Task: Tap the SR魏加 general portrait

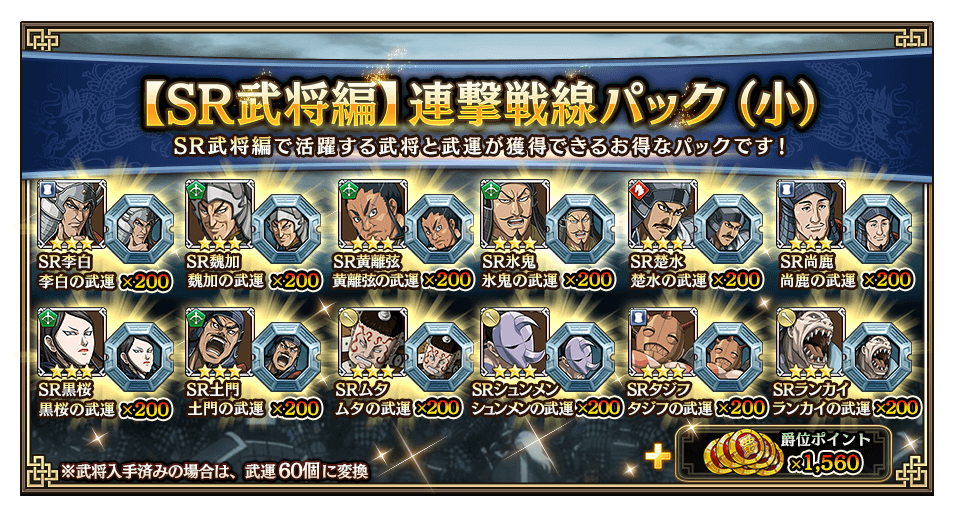Action: click(x=218, y=213)
